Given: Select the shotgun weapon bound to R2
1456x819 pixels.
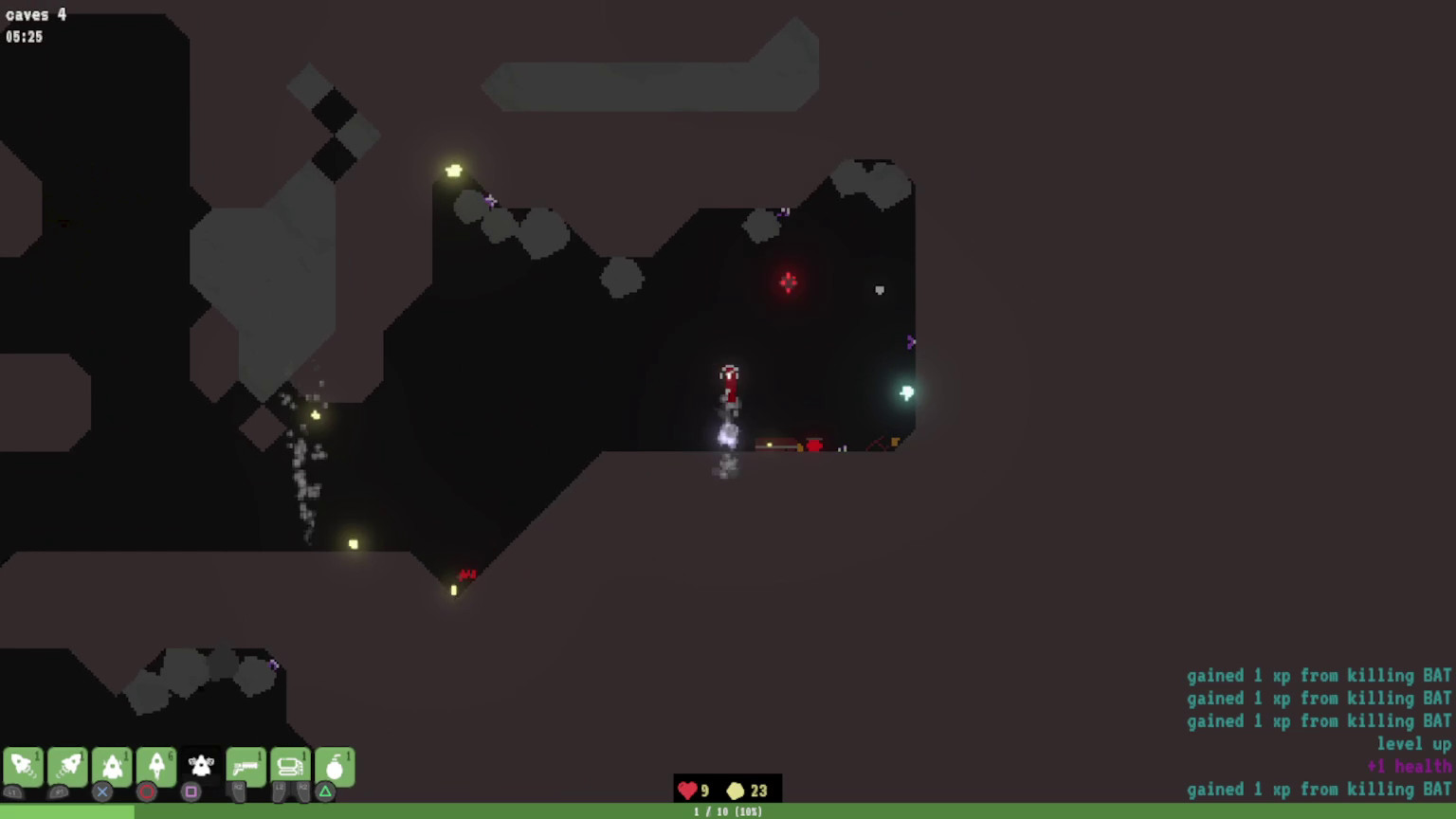Looking at the screenshot, I should 246,766.
